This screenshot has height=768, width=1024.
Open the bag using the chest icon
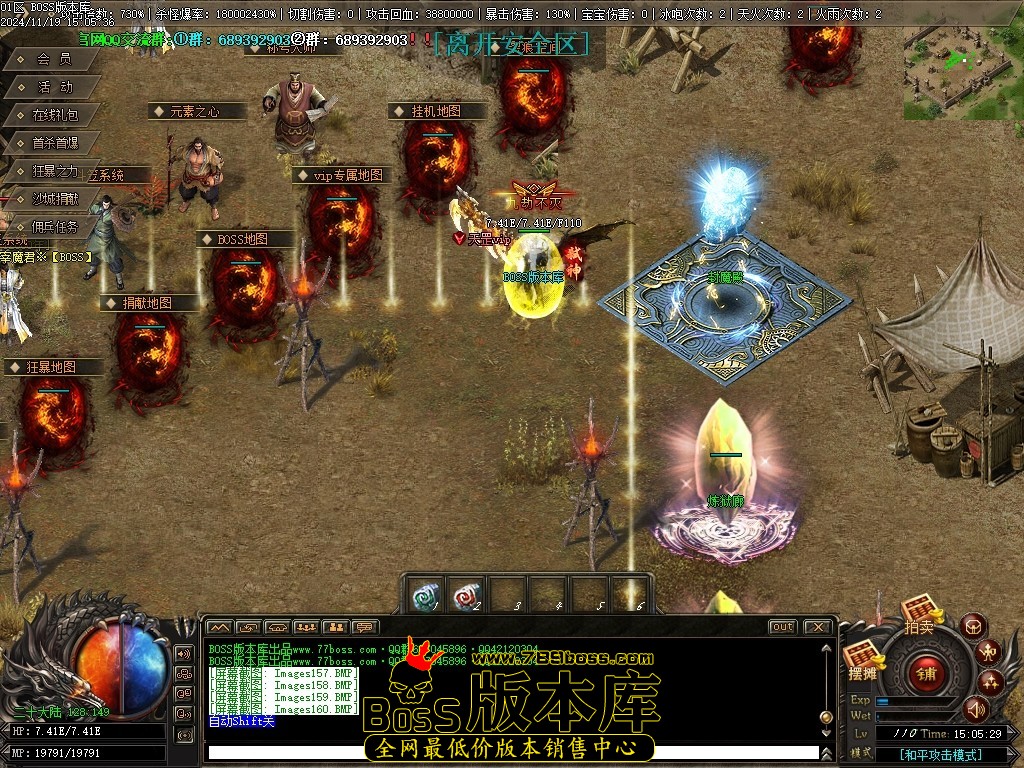click(x=973, y=626)
